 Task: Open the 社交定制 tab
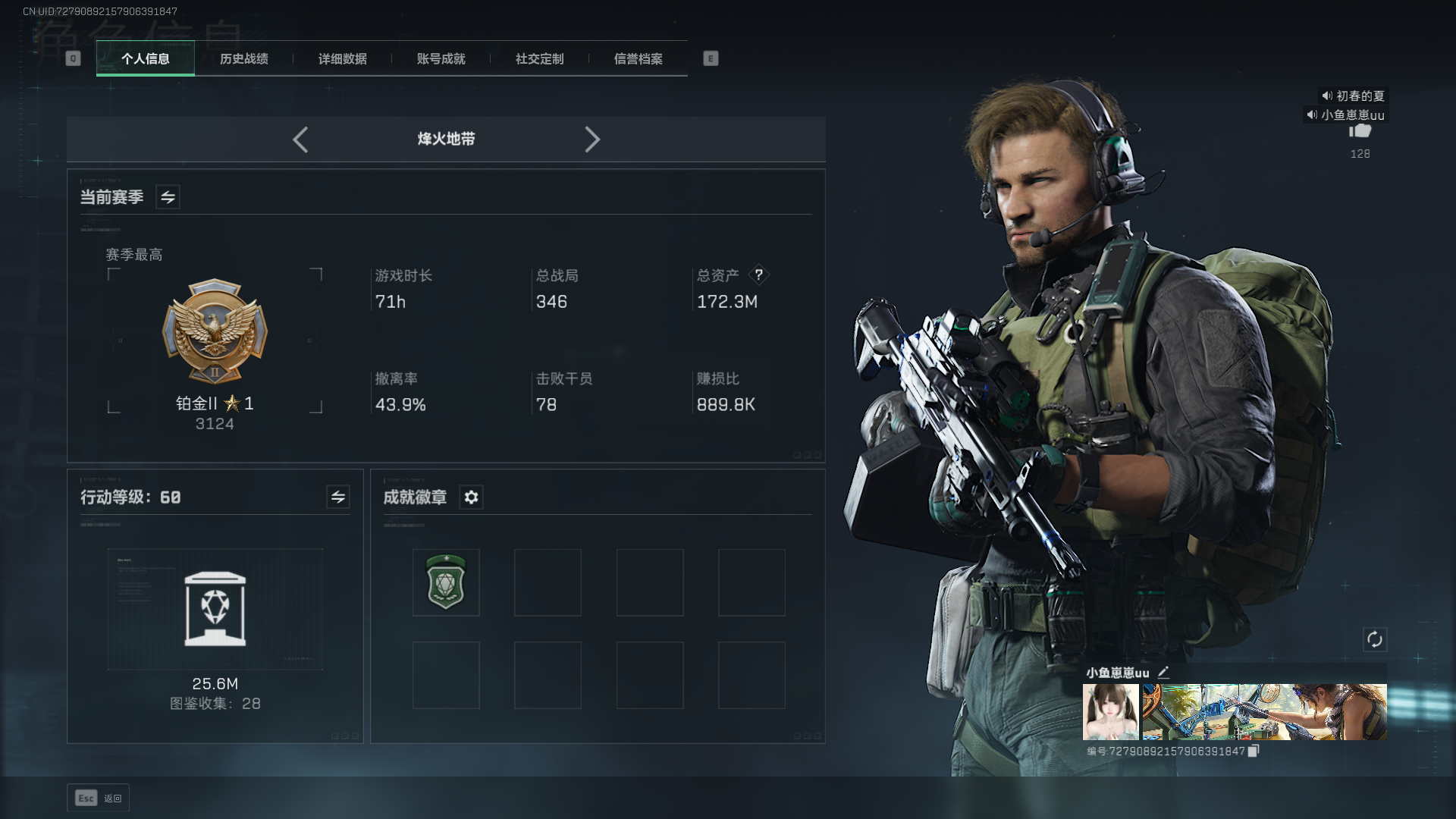540,59
